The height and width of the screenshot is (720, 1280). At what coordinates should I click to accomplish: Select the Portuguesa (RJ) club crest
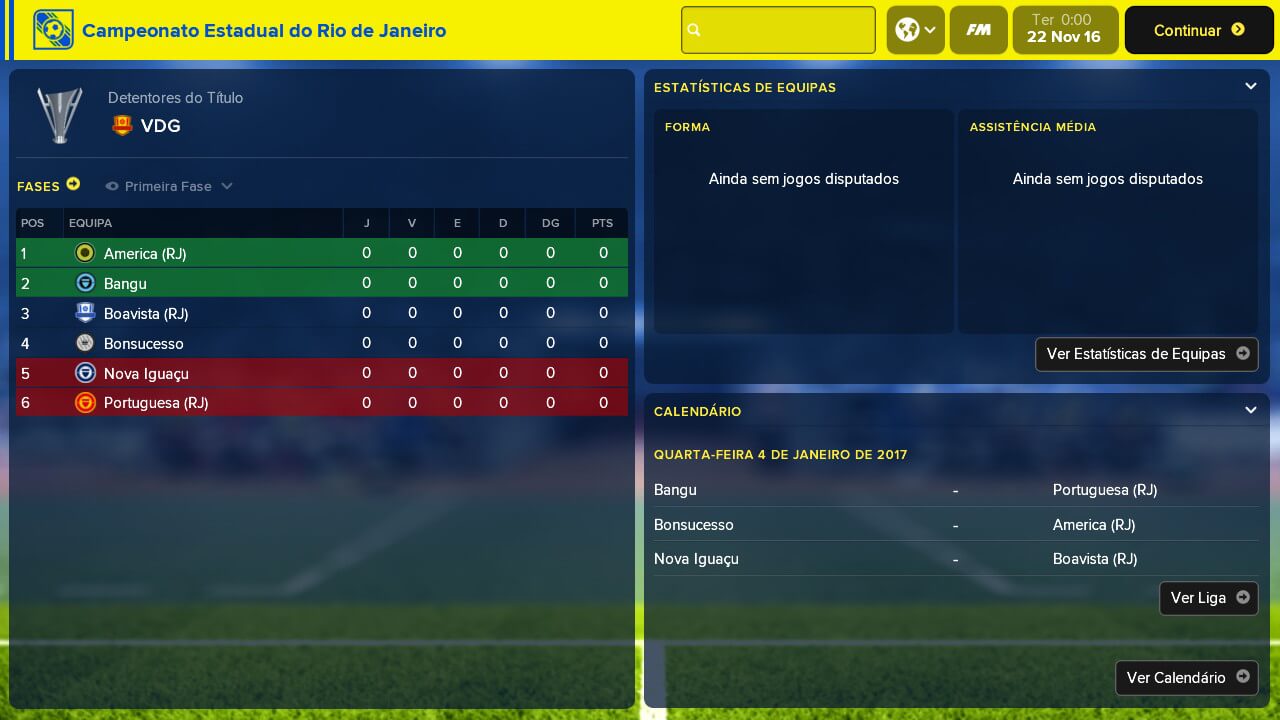coord(85,403)
